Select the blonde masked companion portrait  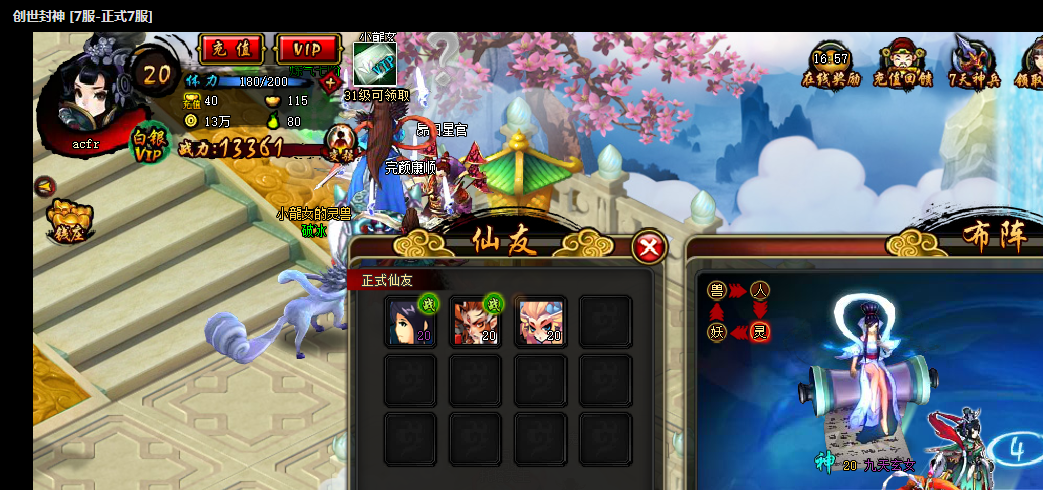point(541,322)
